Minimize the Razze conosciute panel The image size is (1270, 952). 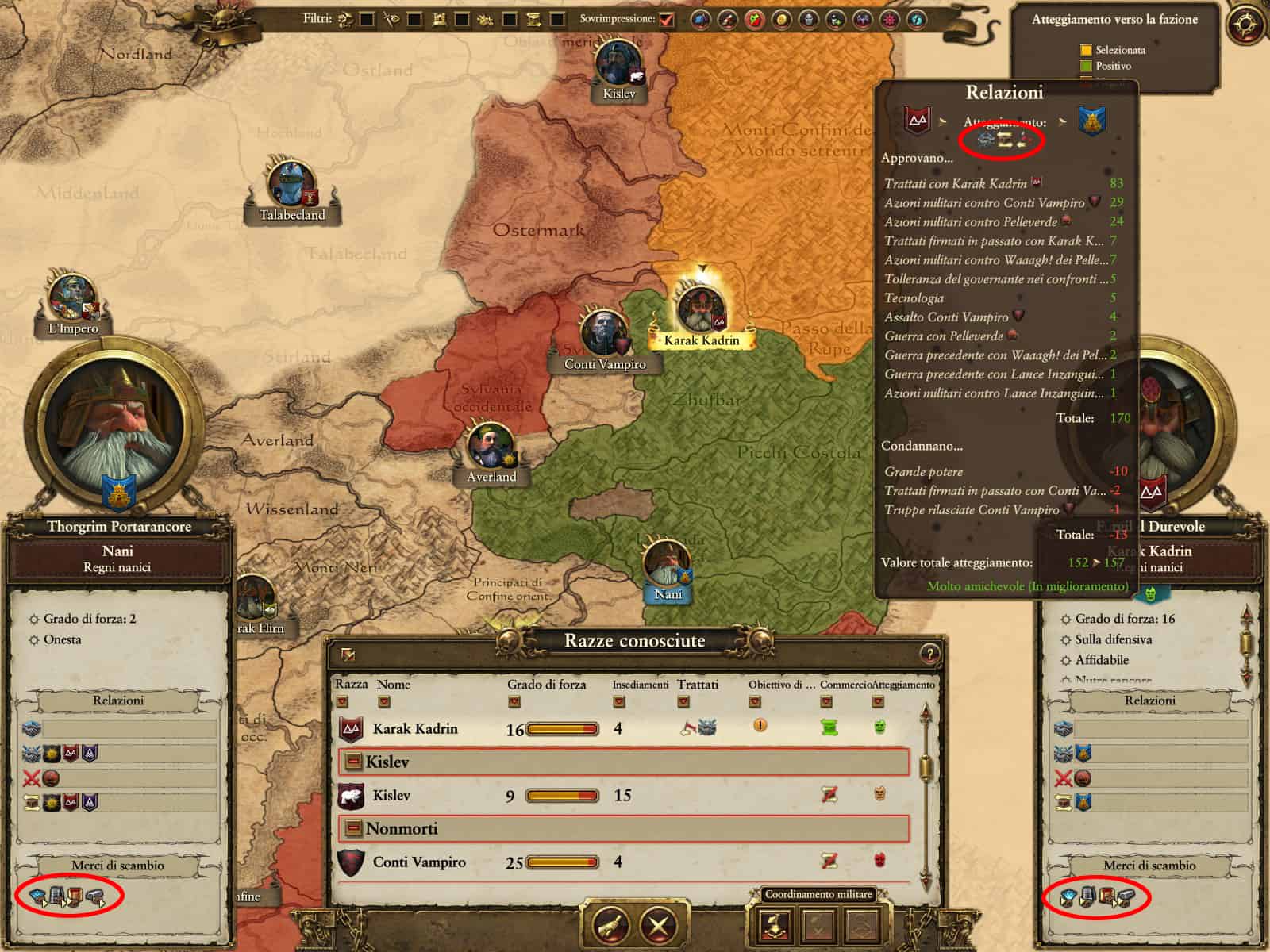(348, 654)
